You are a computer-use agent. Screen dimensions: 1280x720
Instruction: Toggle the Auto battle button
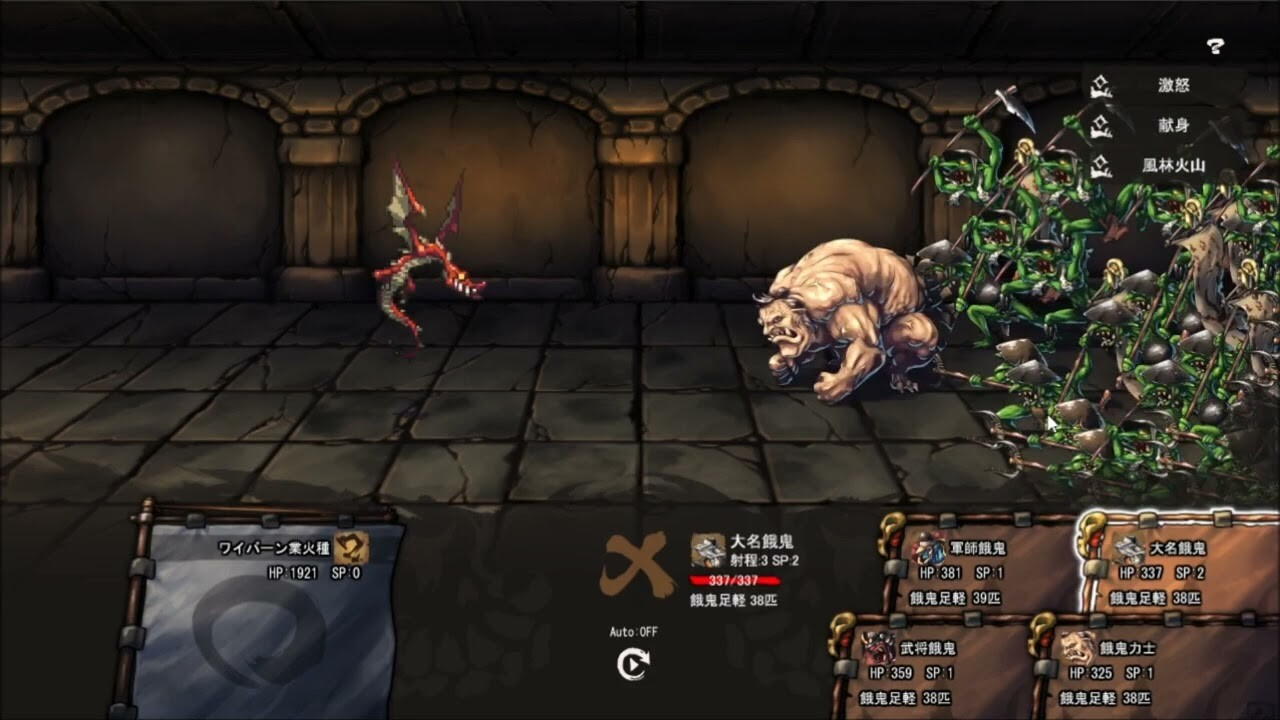point(633,664)
